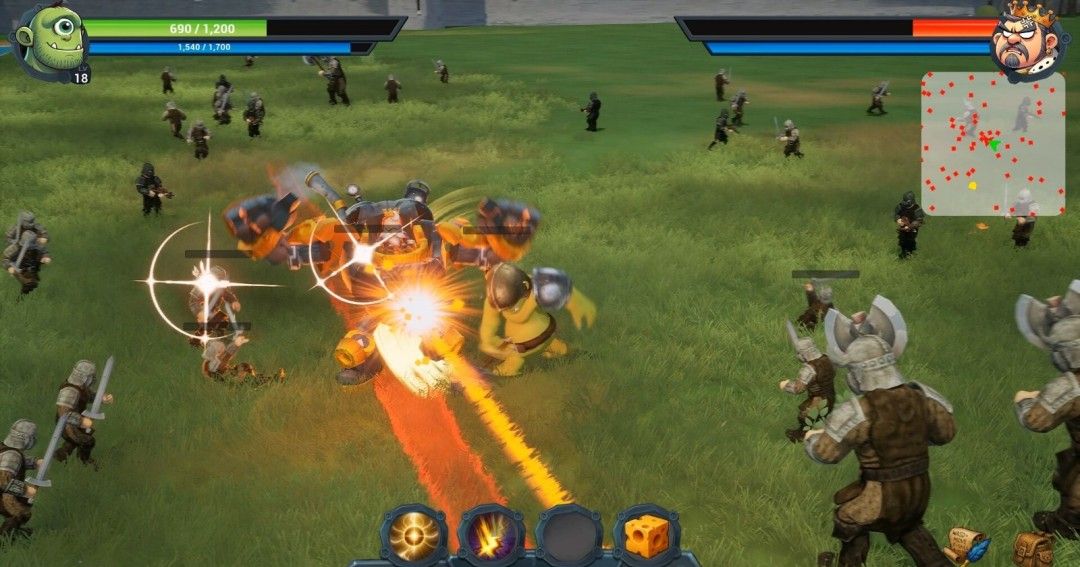This screenshot has width=1080, height=567.
Task: Select the green ogre player portrait
Action: [49, 40]
